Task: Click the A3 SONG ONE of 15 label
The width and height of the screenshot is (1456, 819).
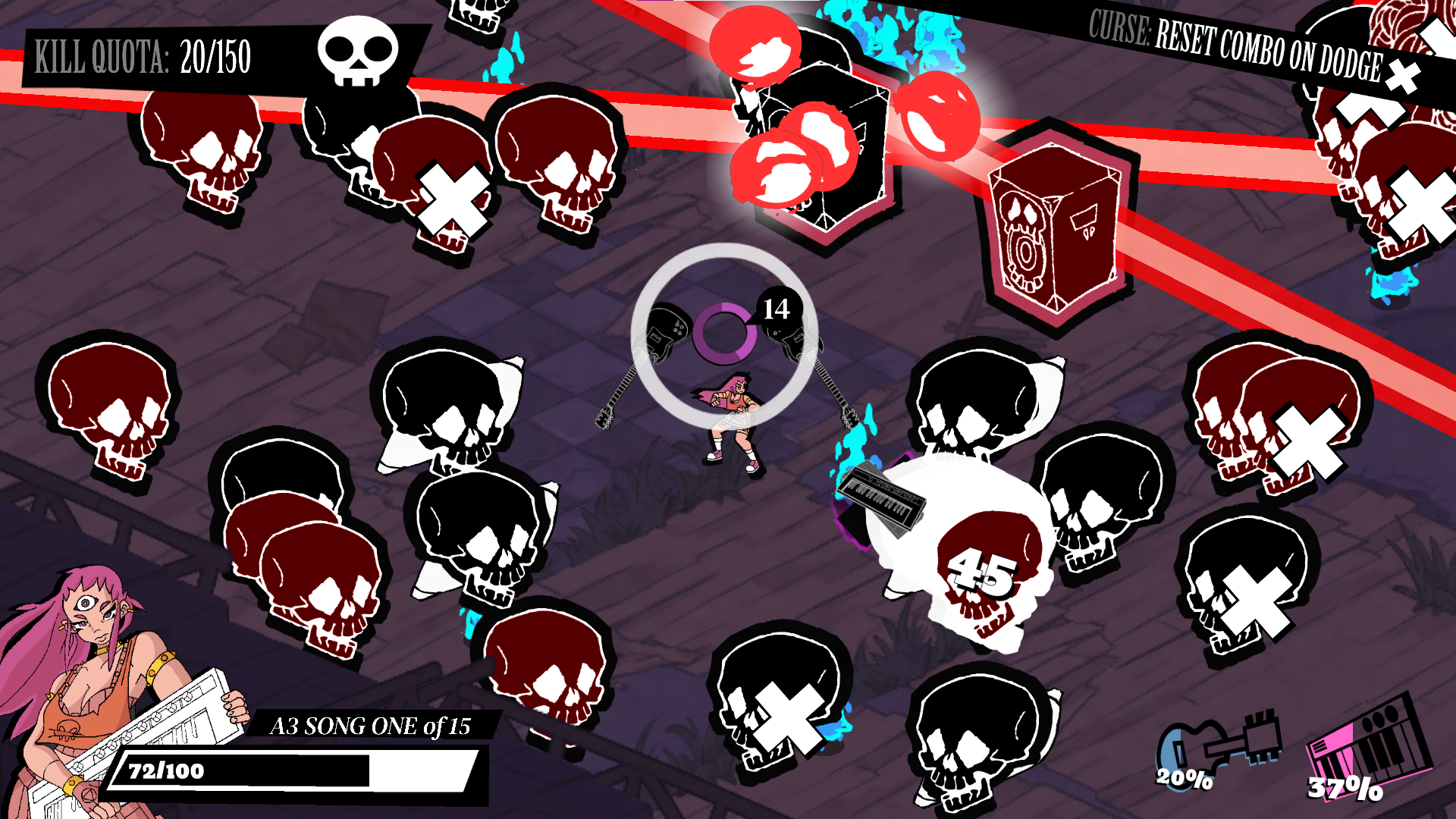Action: point(373,726)
